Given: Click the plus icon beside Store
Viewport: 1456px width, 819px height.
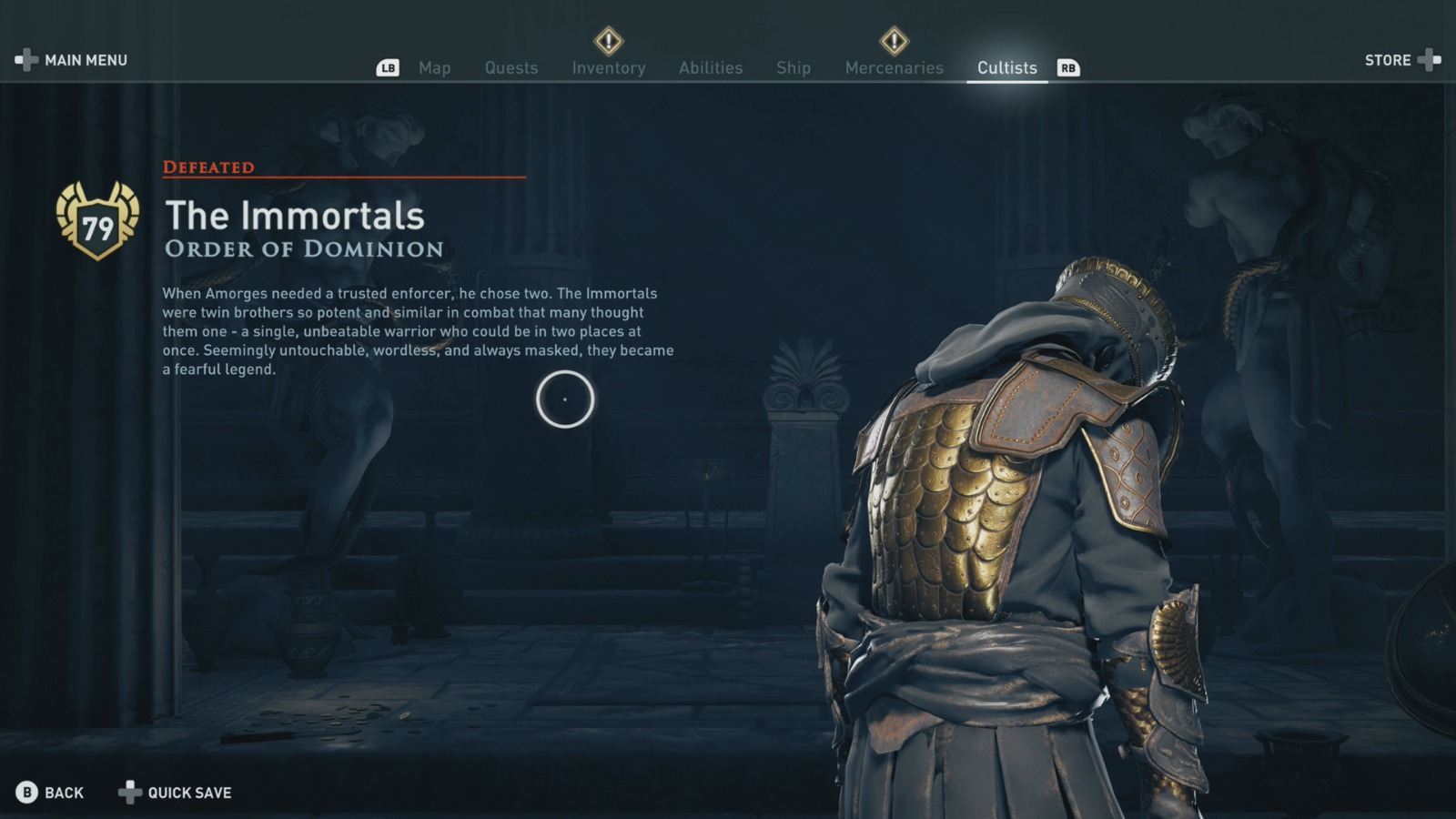Looking at the screenshot, I should 1431,60.
